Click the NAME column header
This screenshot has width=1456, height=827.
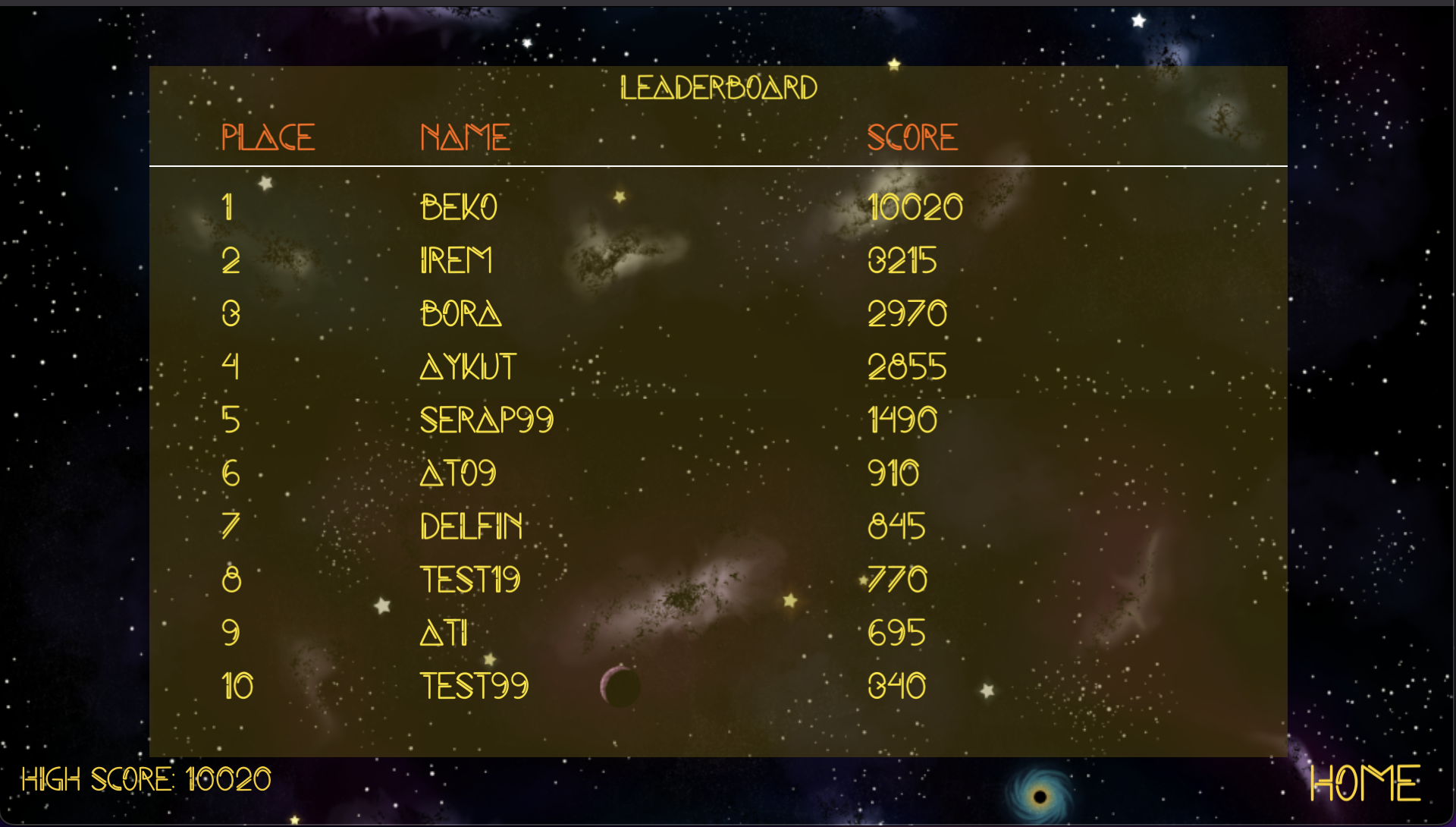click(x=466, y=137)
